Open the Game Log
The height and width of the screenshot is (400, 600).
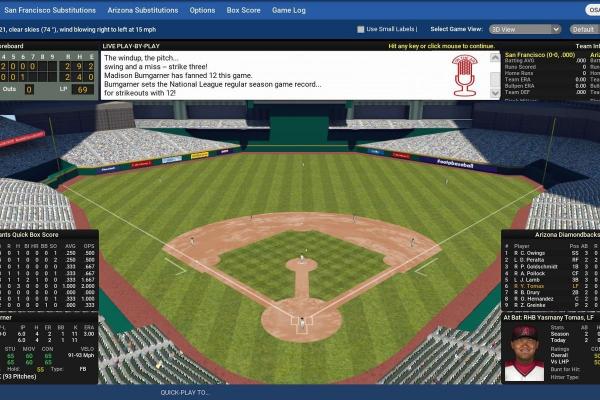288,10
